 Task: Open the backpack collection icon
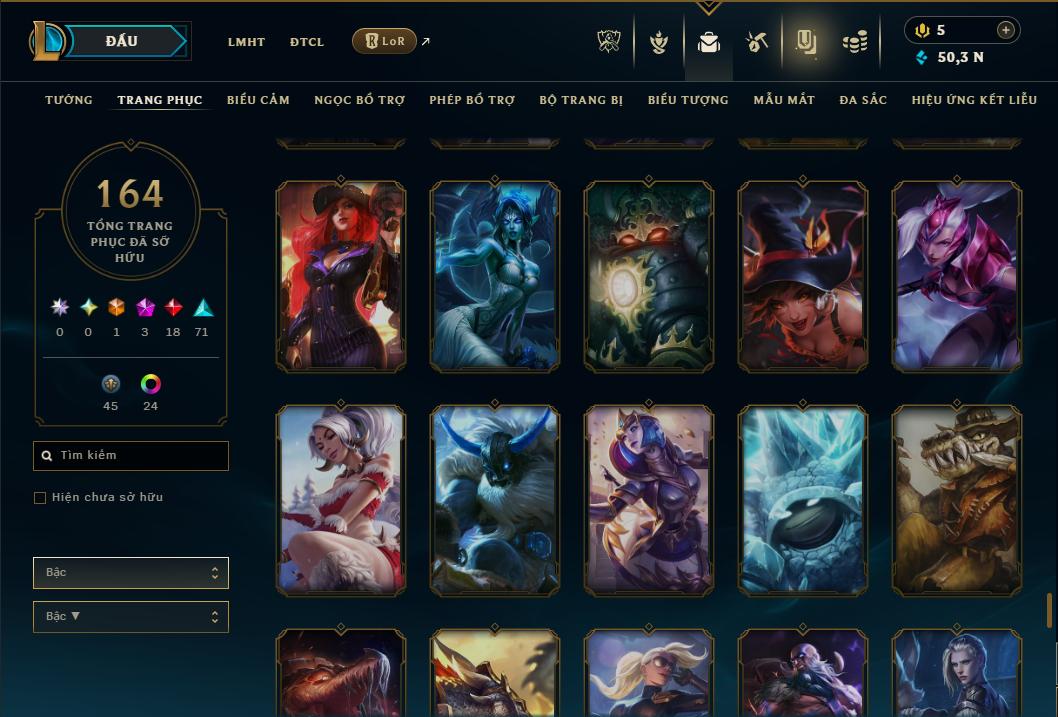coord(709,42)
